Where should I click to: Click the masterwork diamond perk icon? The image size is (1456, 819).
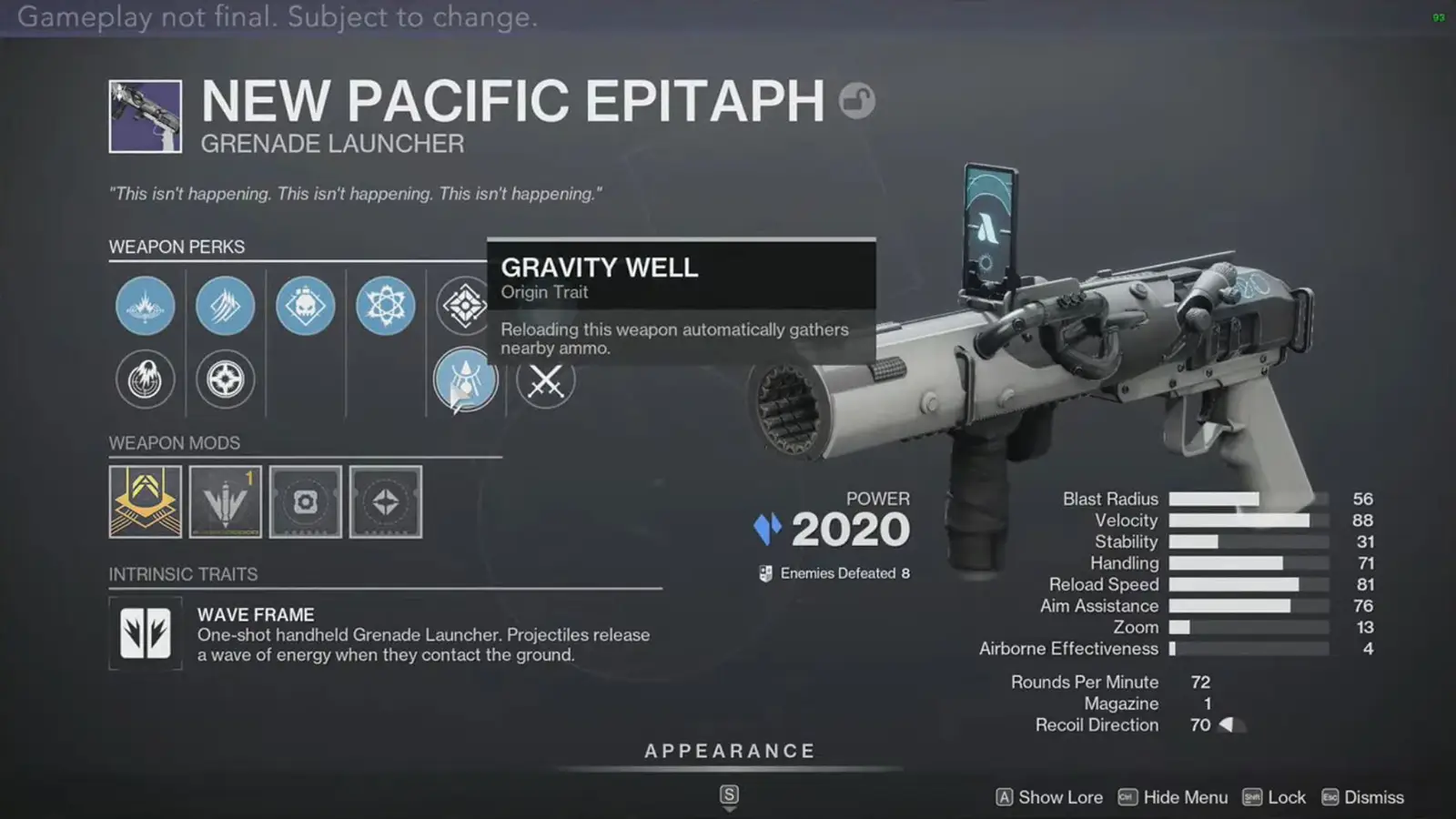465,307
